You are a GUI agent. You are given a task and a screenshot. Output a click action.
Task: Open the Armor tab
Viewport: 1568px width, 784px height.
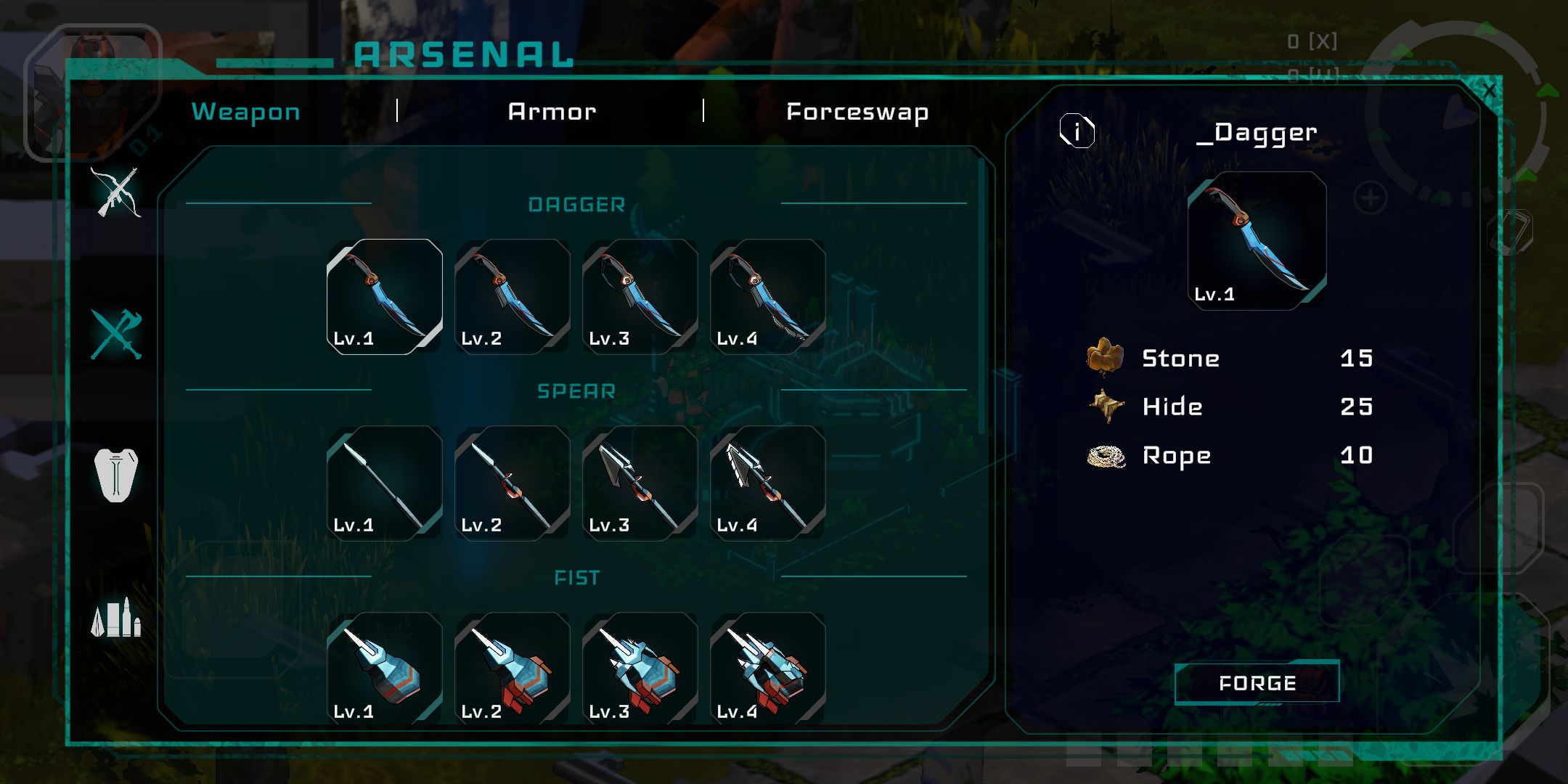(552, 112)
